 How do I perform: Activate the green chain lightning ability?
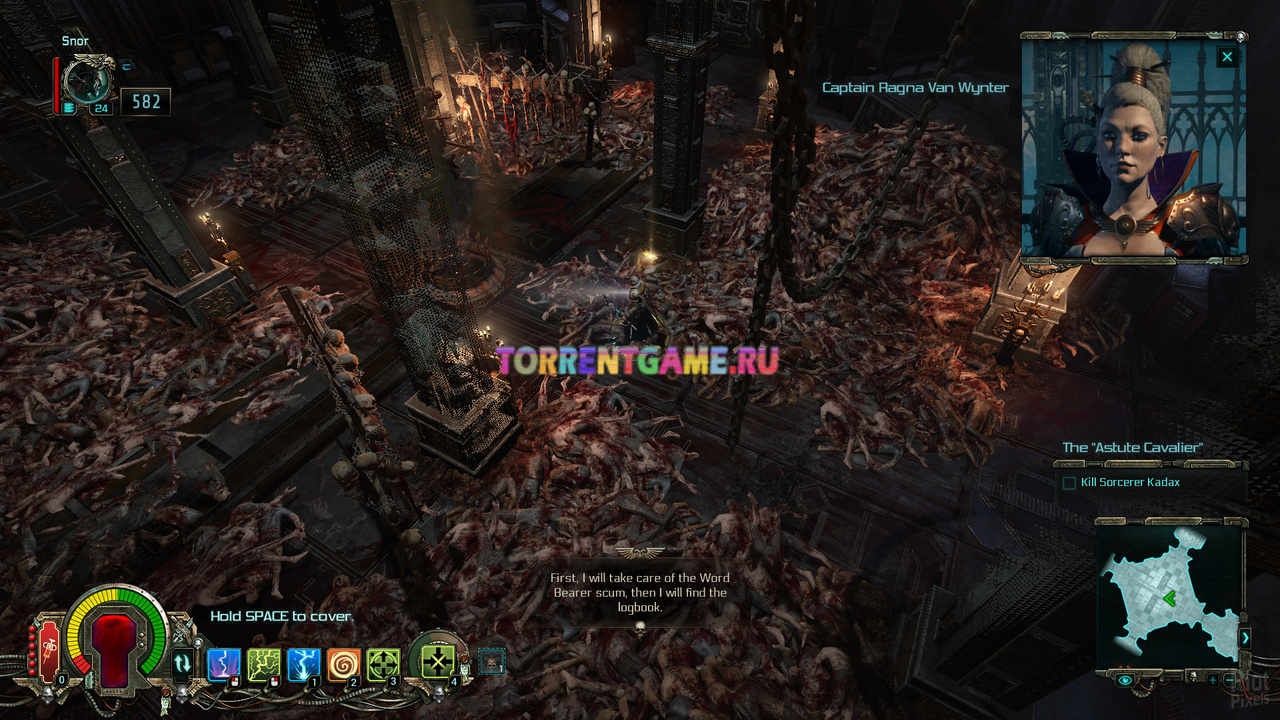click(x=263, y=664)
